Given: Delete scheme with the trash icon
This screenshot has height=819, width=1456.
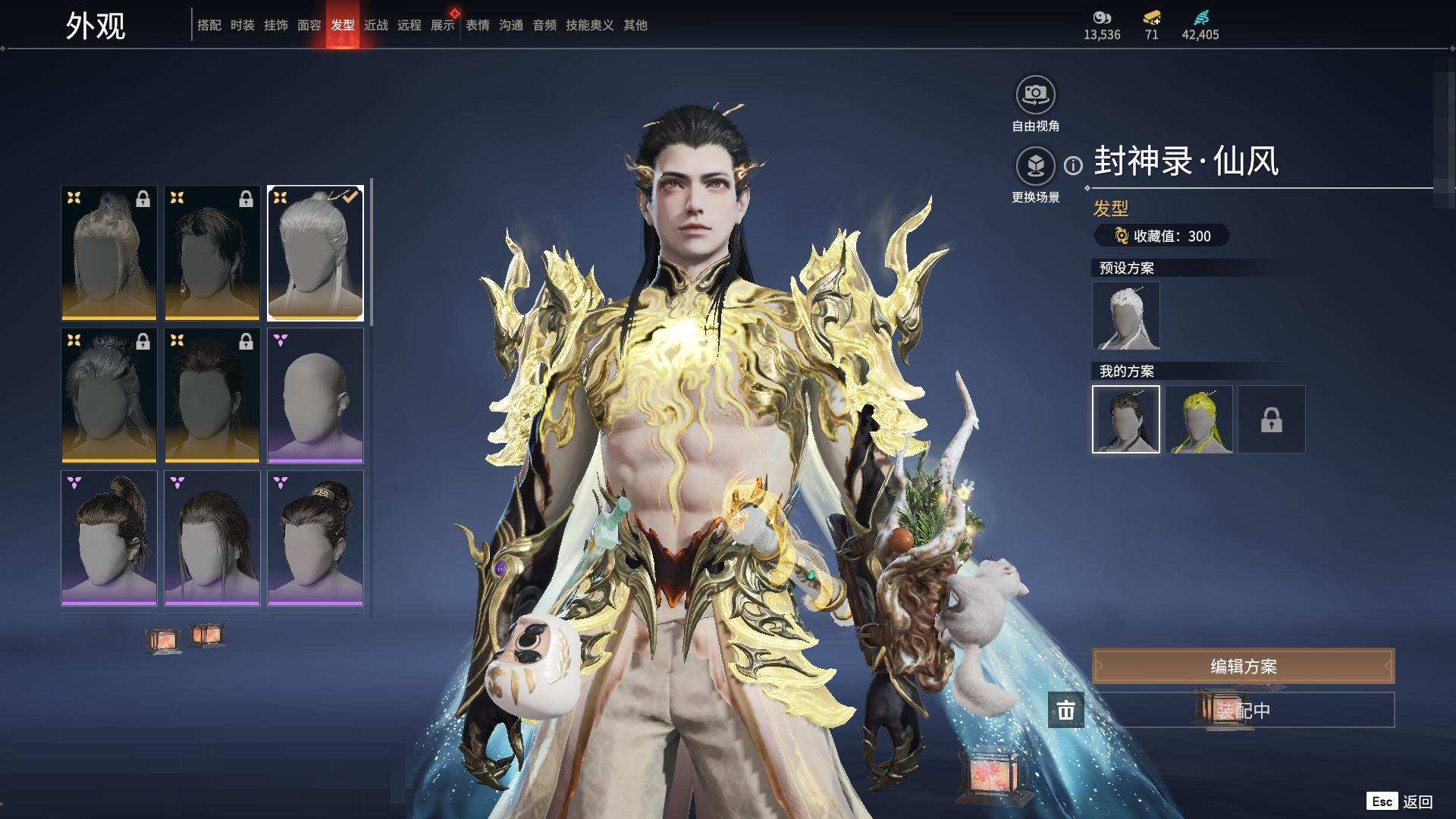Looking at the screenshot, I should click(x=1065, y=711).
